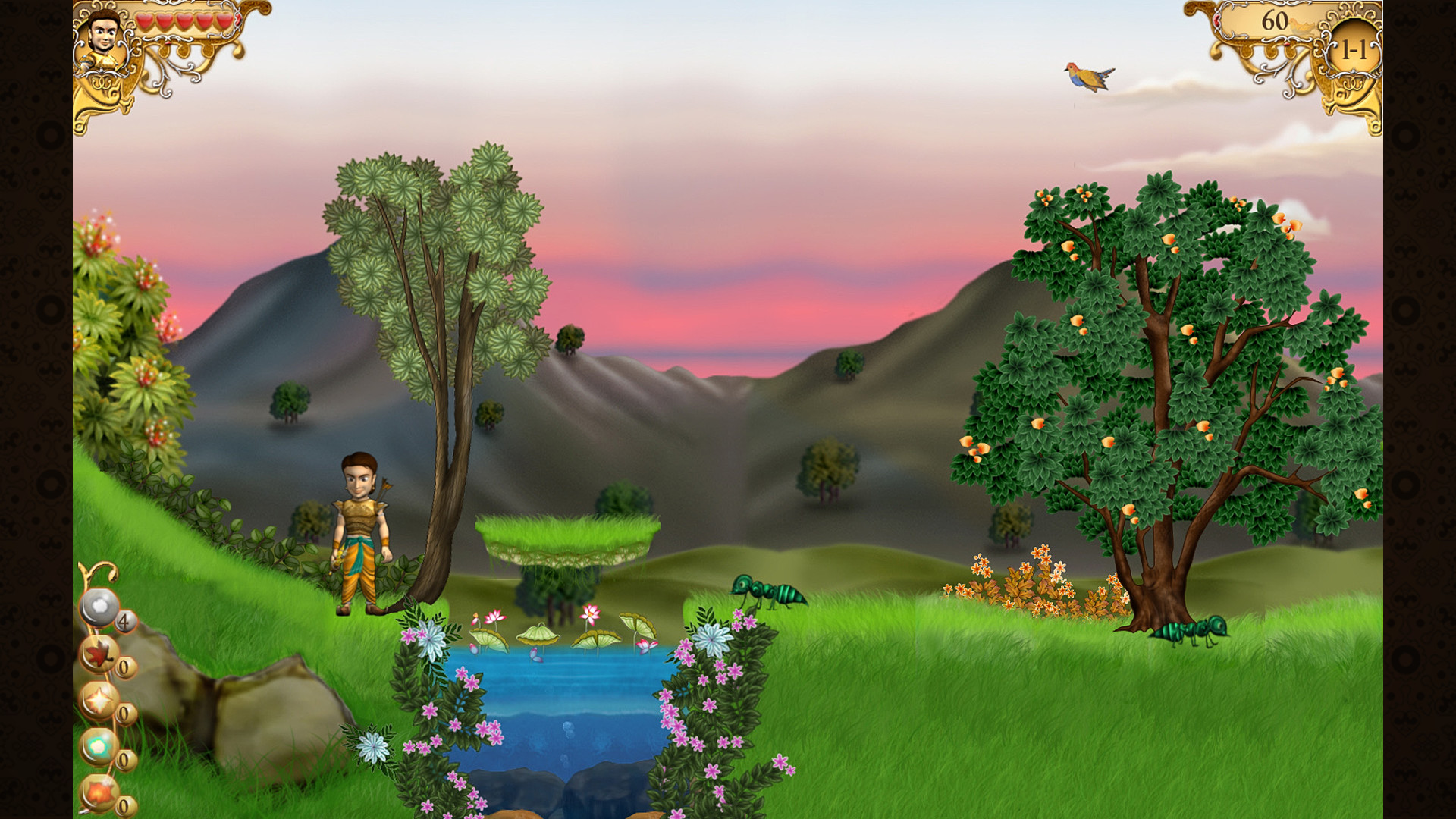
Task: Click the flying bird in the sky
Action: click(1087, 77)
